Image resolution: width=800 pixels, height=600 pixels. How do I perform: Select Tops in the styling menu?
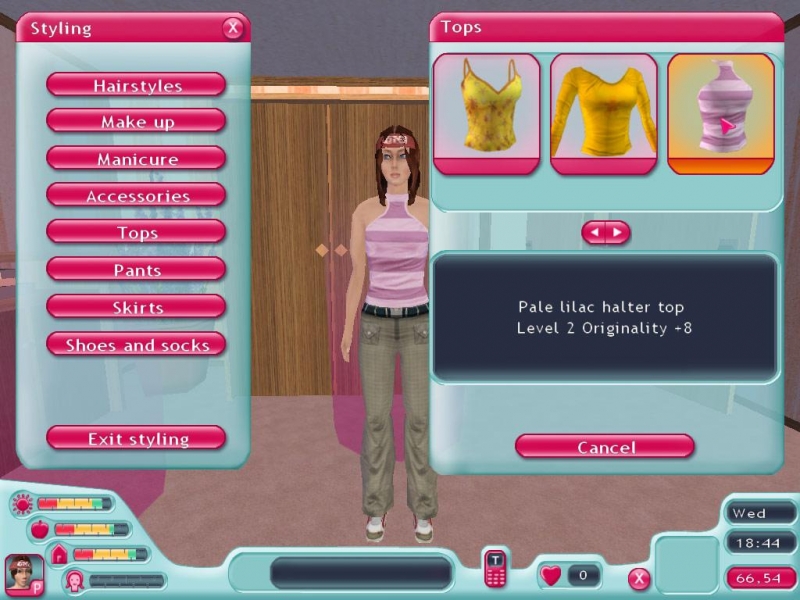(x=136, y=233)
